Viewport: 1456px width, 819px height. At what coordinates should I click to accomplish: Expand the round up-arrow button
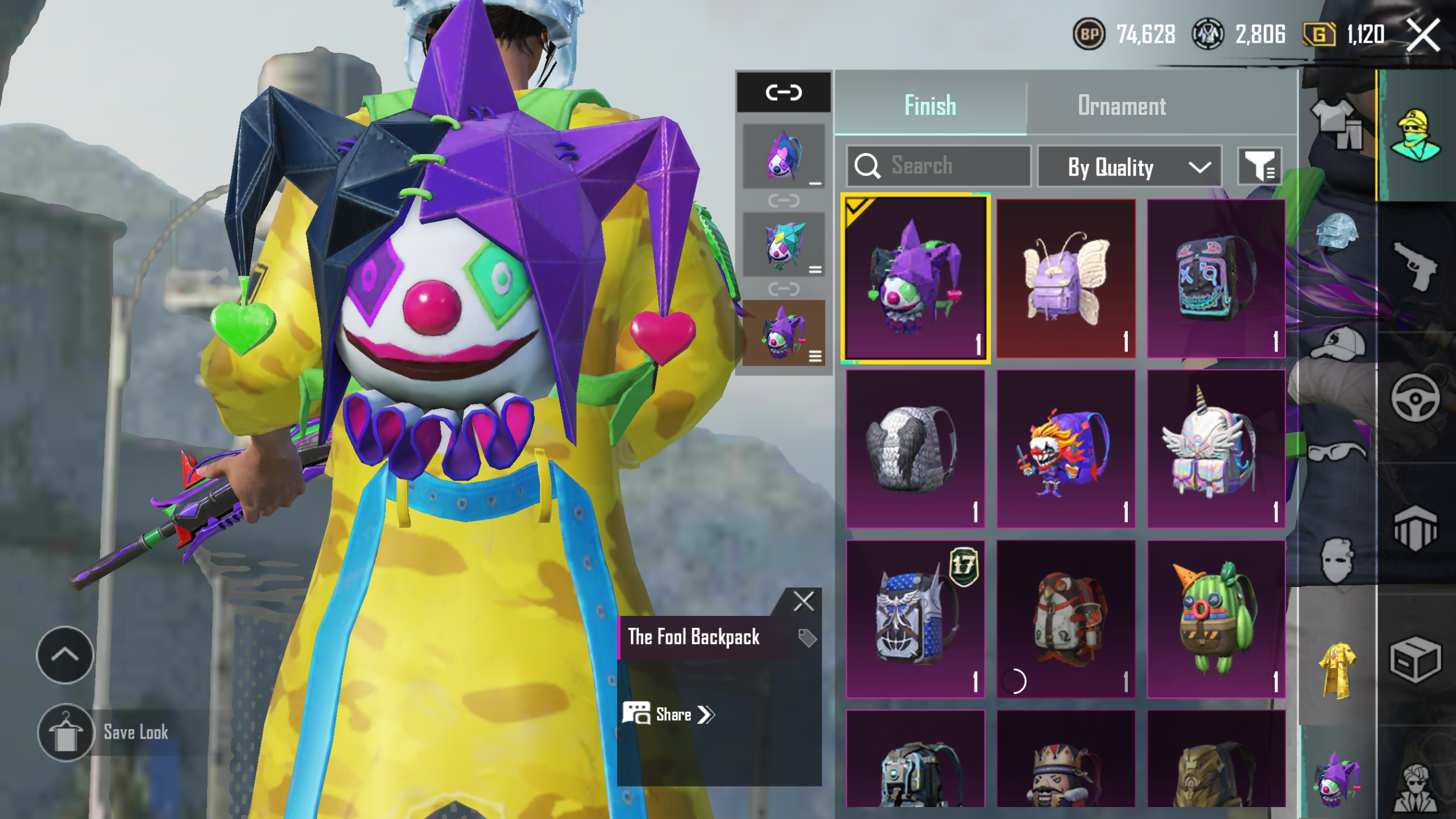pos(65,655)
